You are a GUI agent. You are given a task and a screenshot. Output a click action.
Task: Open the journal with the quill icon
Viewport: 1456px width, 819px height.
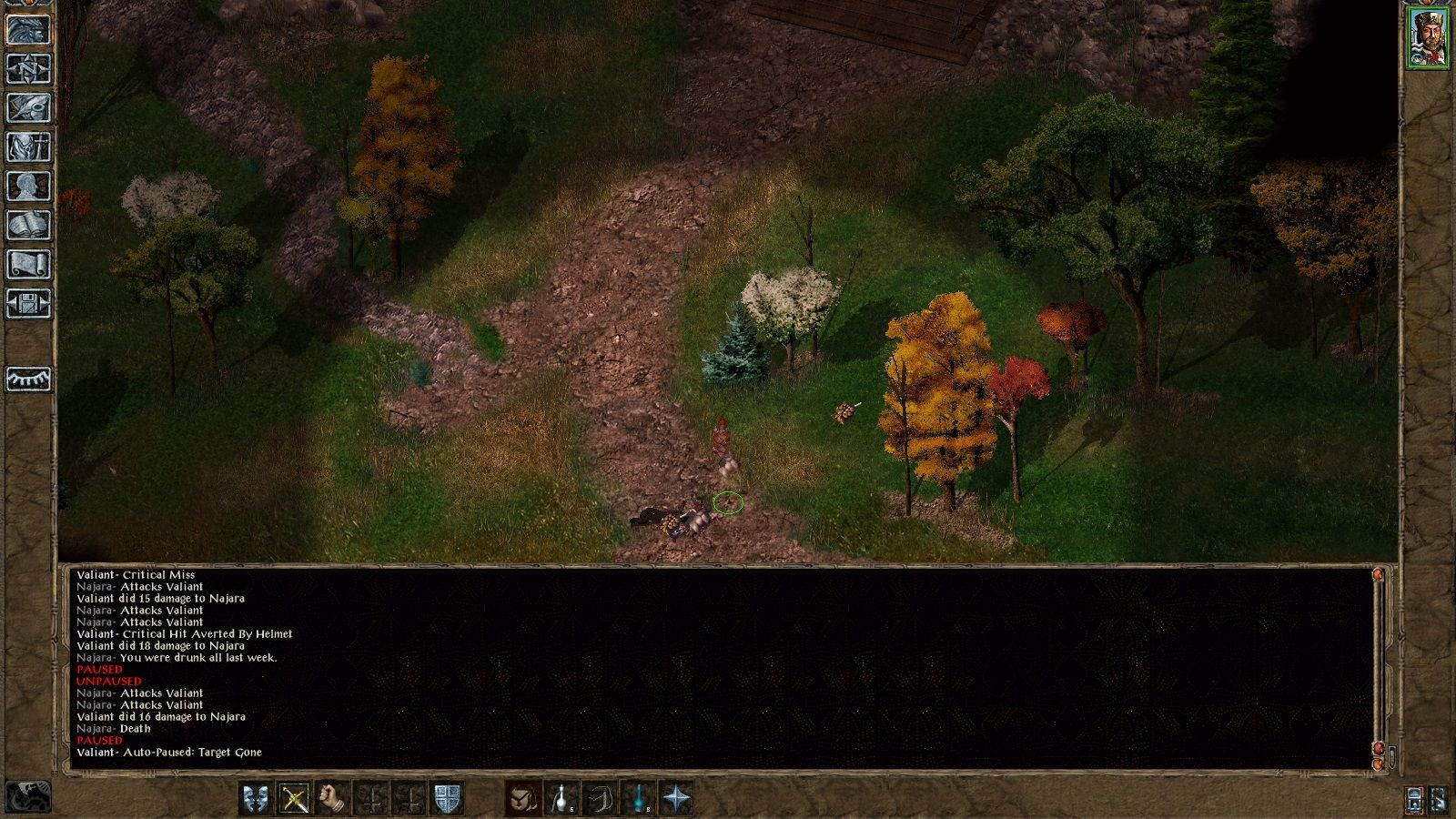point(29,107)
